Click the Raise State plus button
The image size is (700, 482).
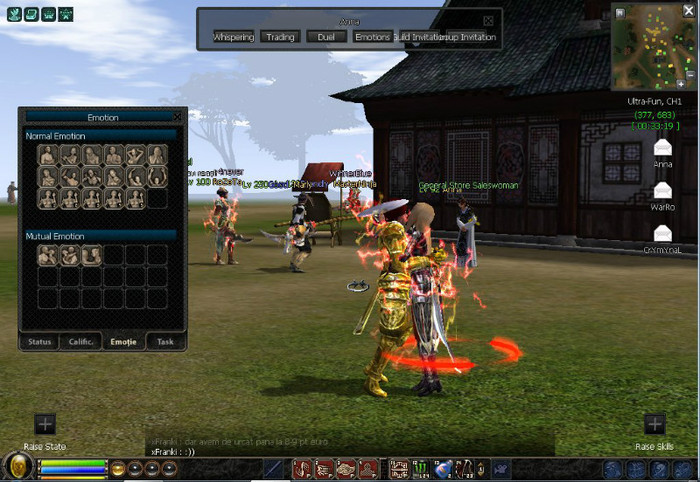(x=45, y=424)
